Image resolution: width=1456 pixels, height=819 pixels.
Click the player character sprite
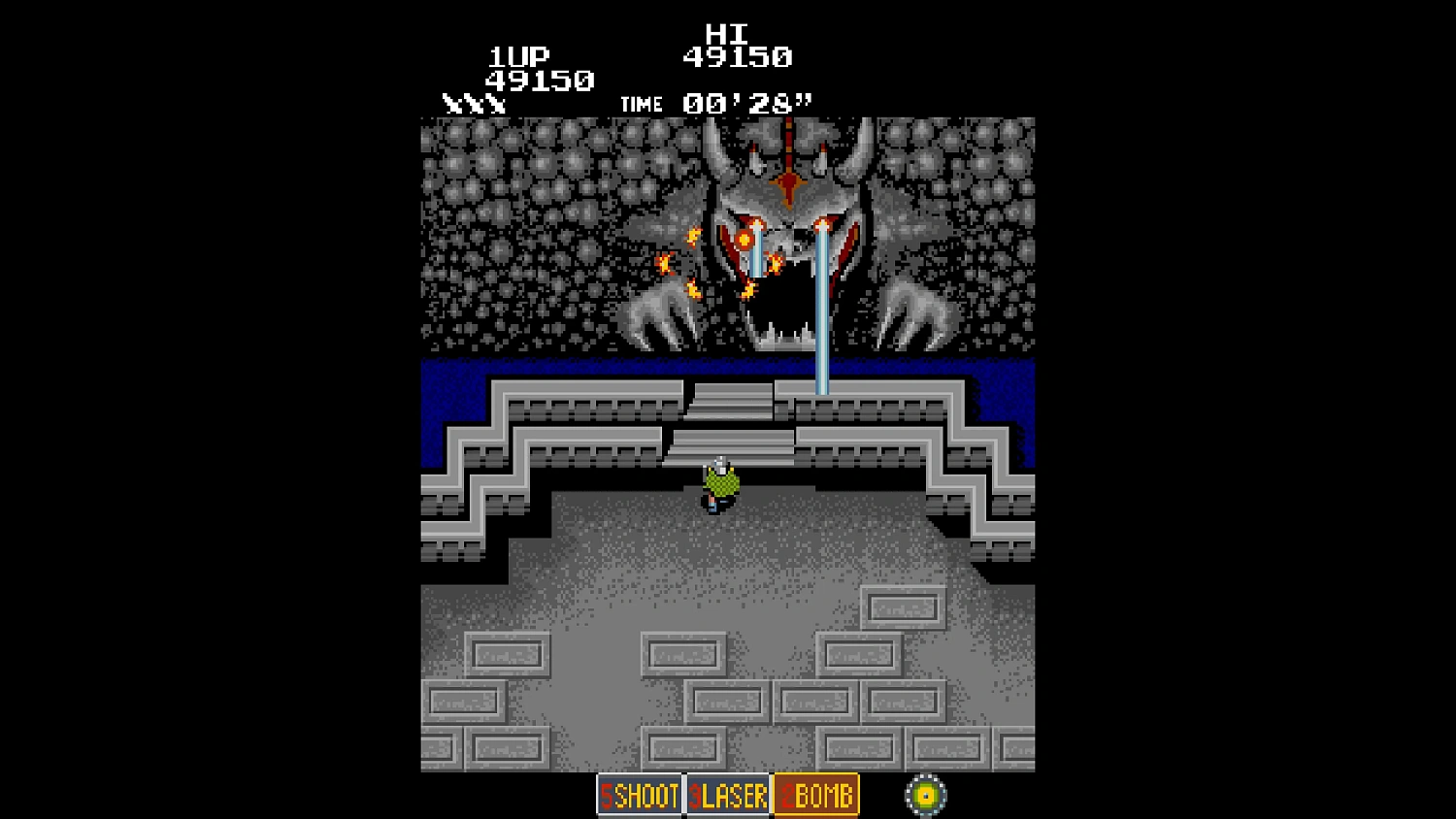pos(718,485)
